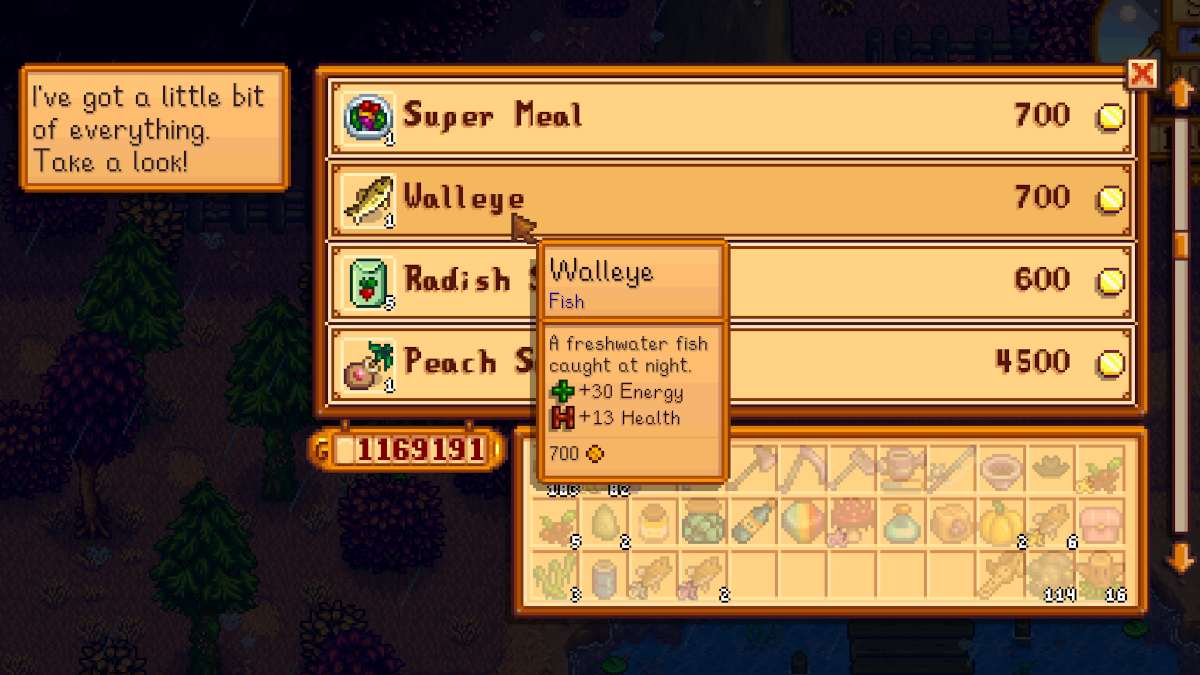Select the honey jar inventory slot
Viewport: 1200px width, 675px height.
tap(654, 521)
